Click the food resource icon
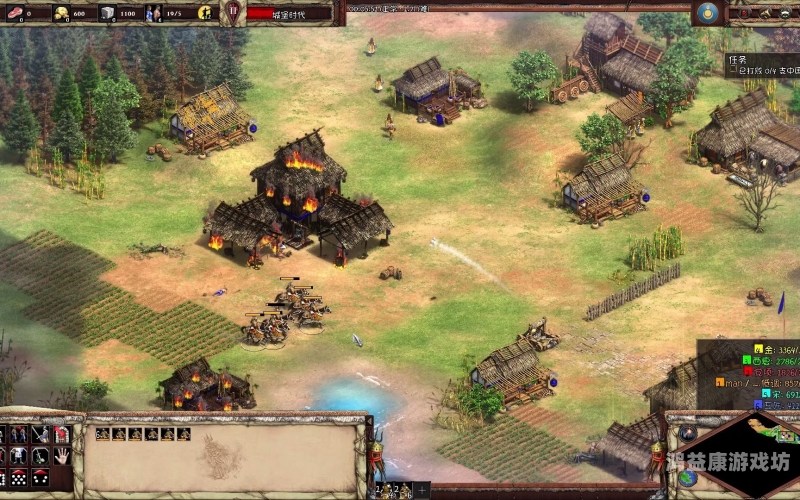The image size is (800, 500). (x=12, y=13)
